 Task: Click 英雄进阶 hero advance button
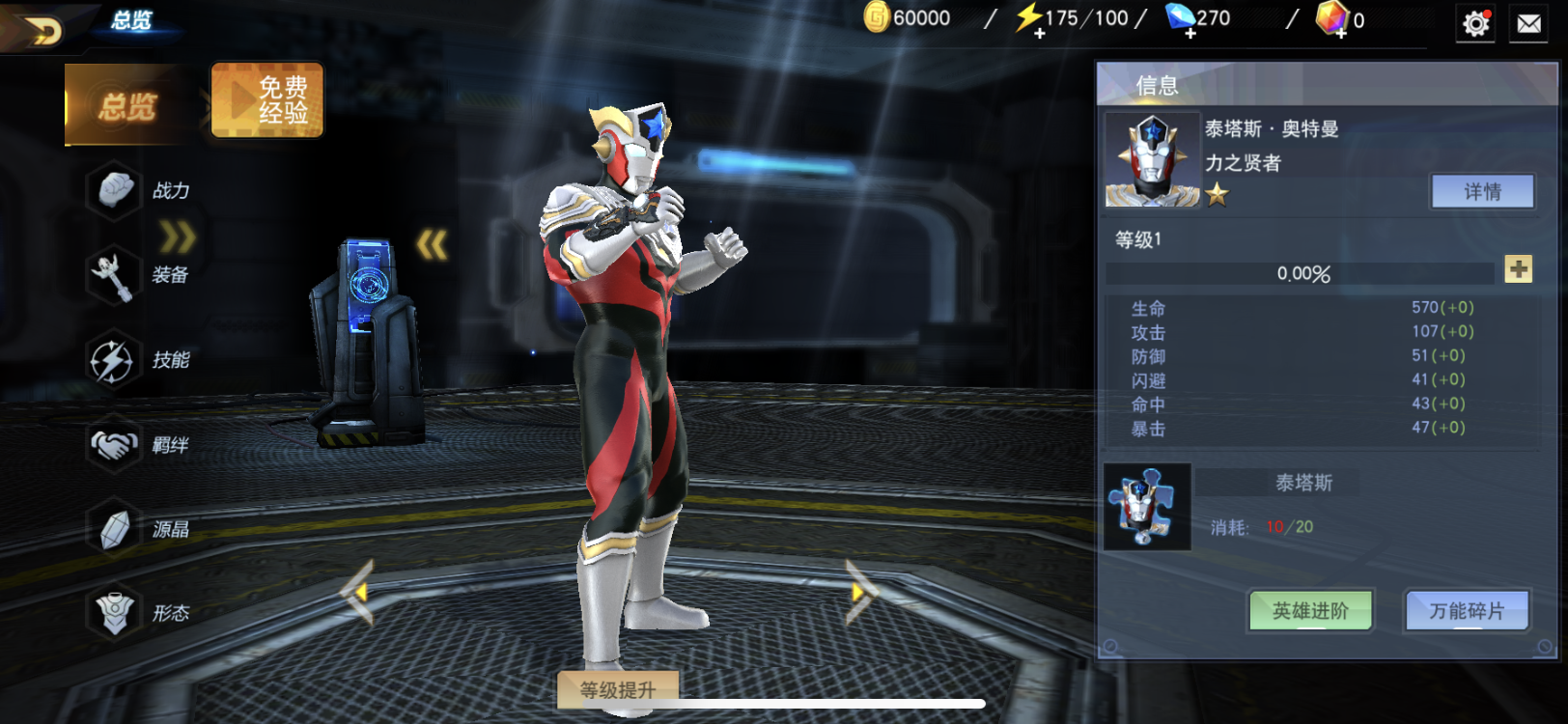tap(1310, 611)
